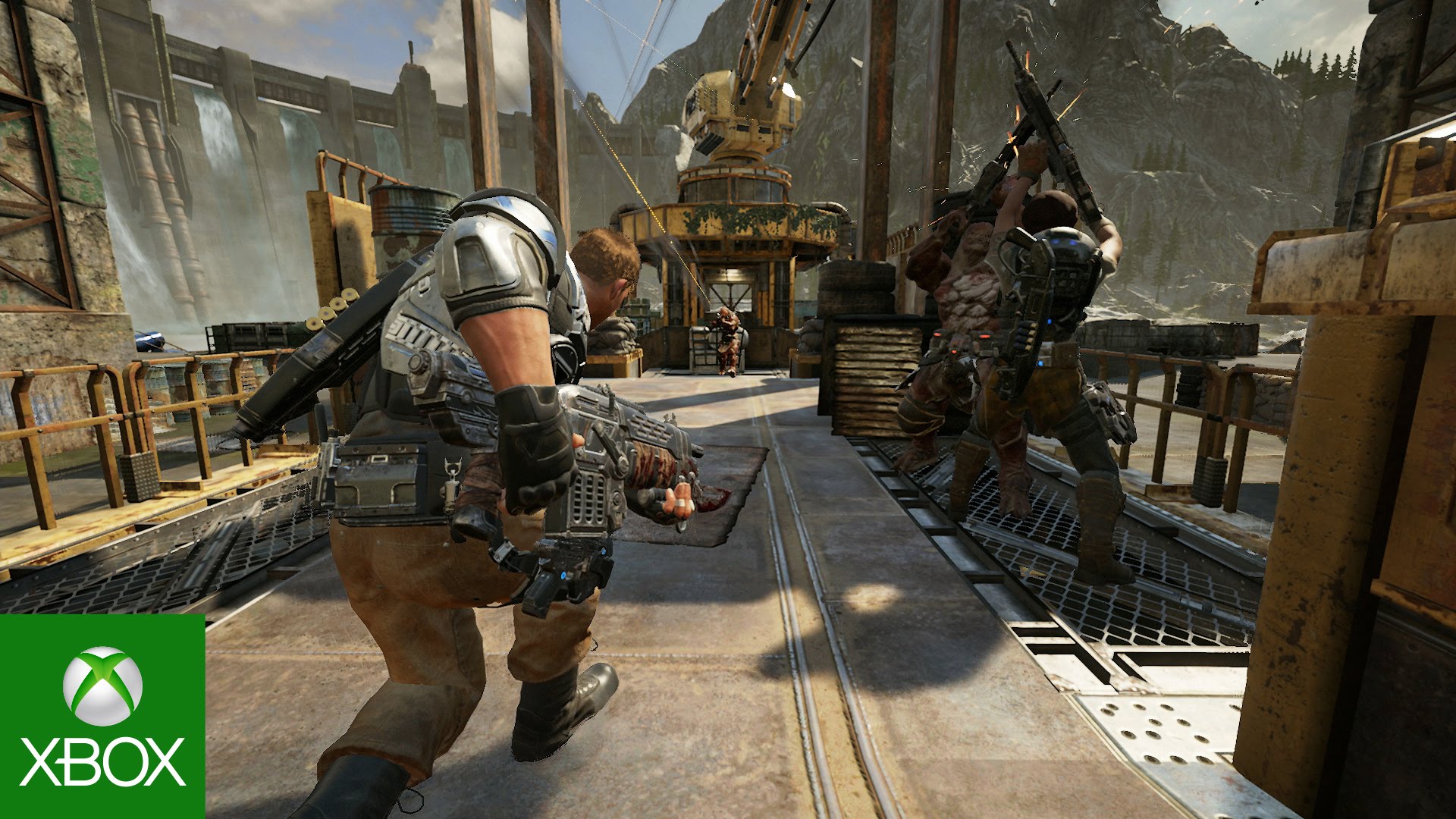Screen dimensions: 1456x819
Task: Click the green Xbox logo badge
Action: click(102, 716)
